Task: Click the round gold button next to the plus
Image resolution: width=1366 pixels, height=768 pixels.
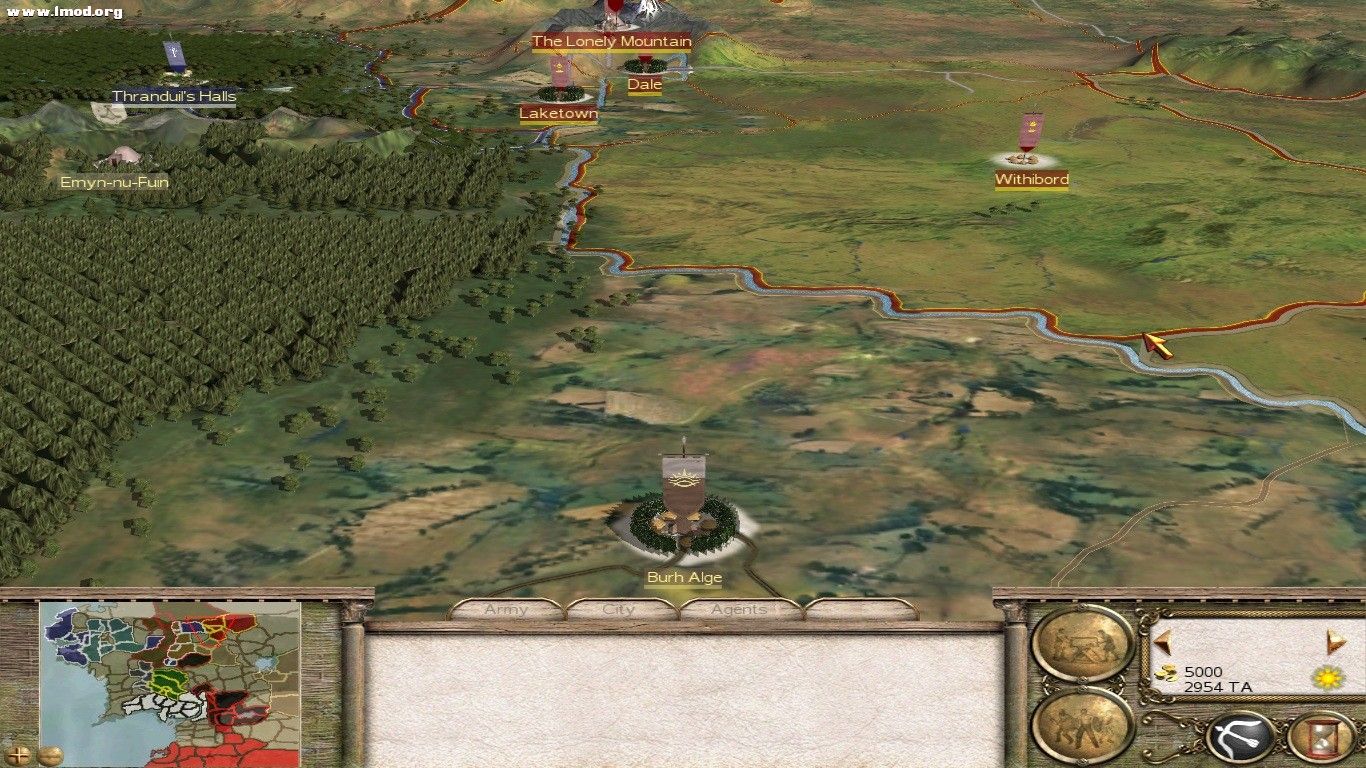Action: tap(50, 756)
